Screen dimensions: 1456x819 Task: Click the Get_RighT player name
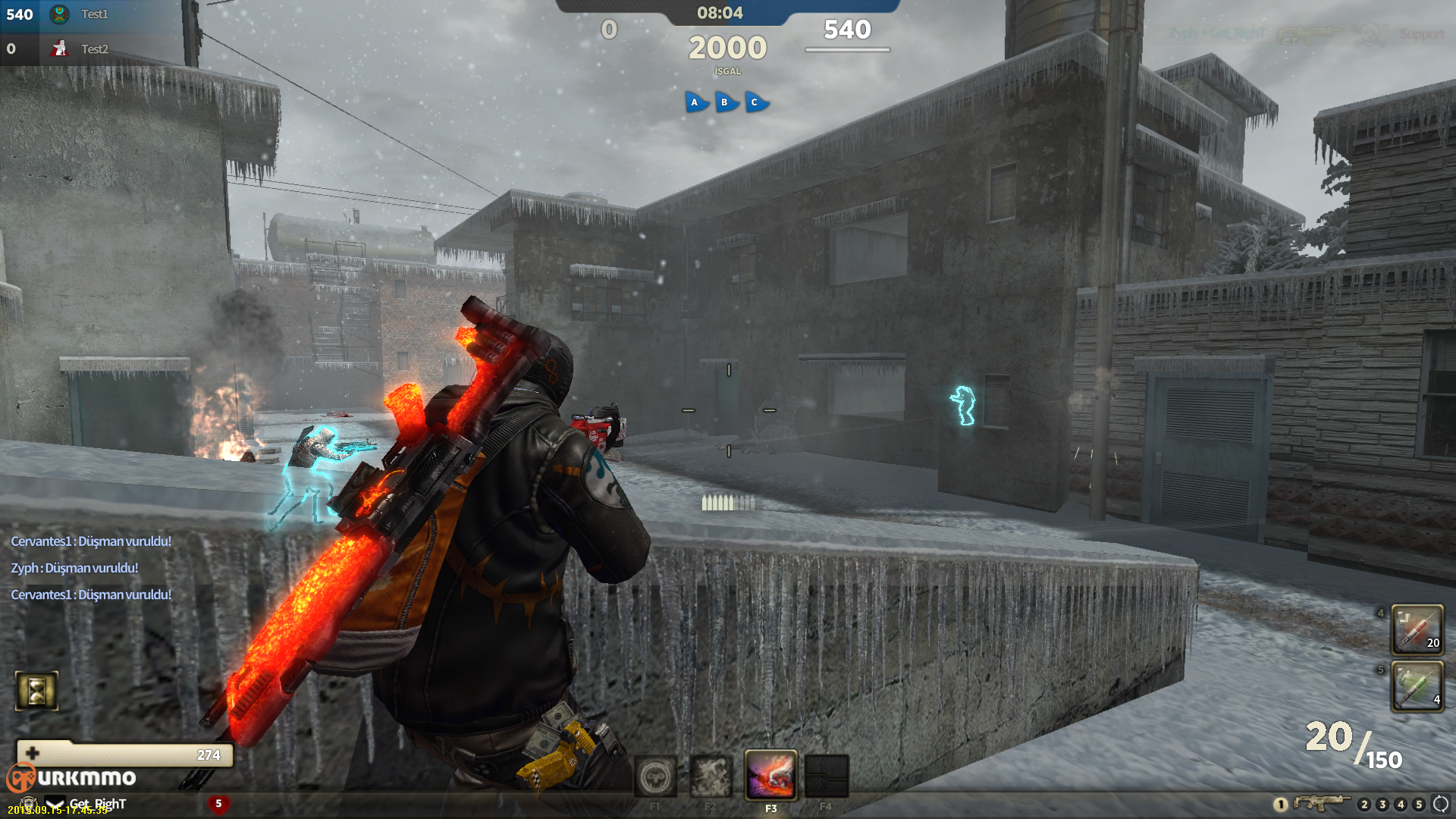click(98, 803)
